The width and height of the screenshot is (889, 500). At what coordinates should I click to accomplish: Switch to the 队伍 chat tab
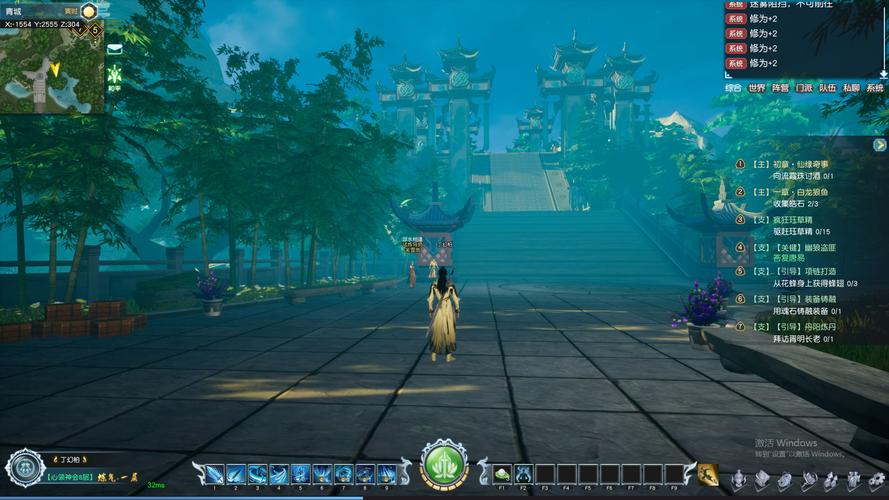[x=828, y=88]
